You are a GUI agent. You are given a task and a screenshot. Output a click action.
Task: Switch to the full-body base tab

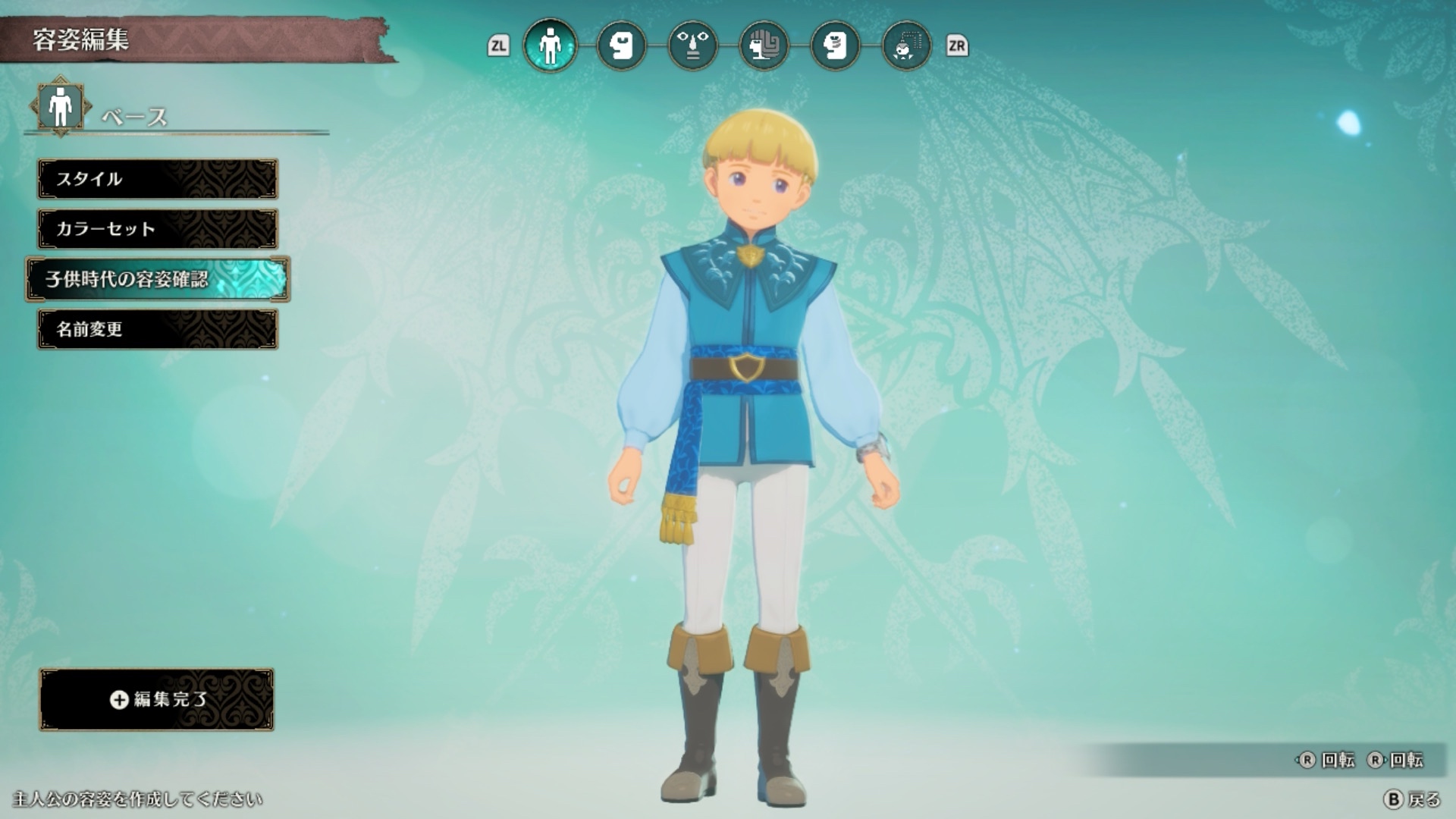(550, 46)
